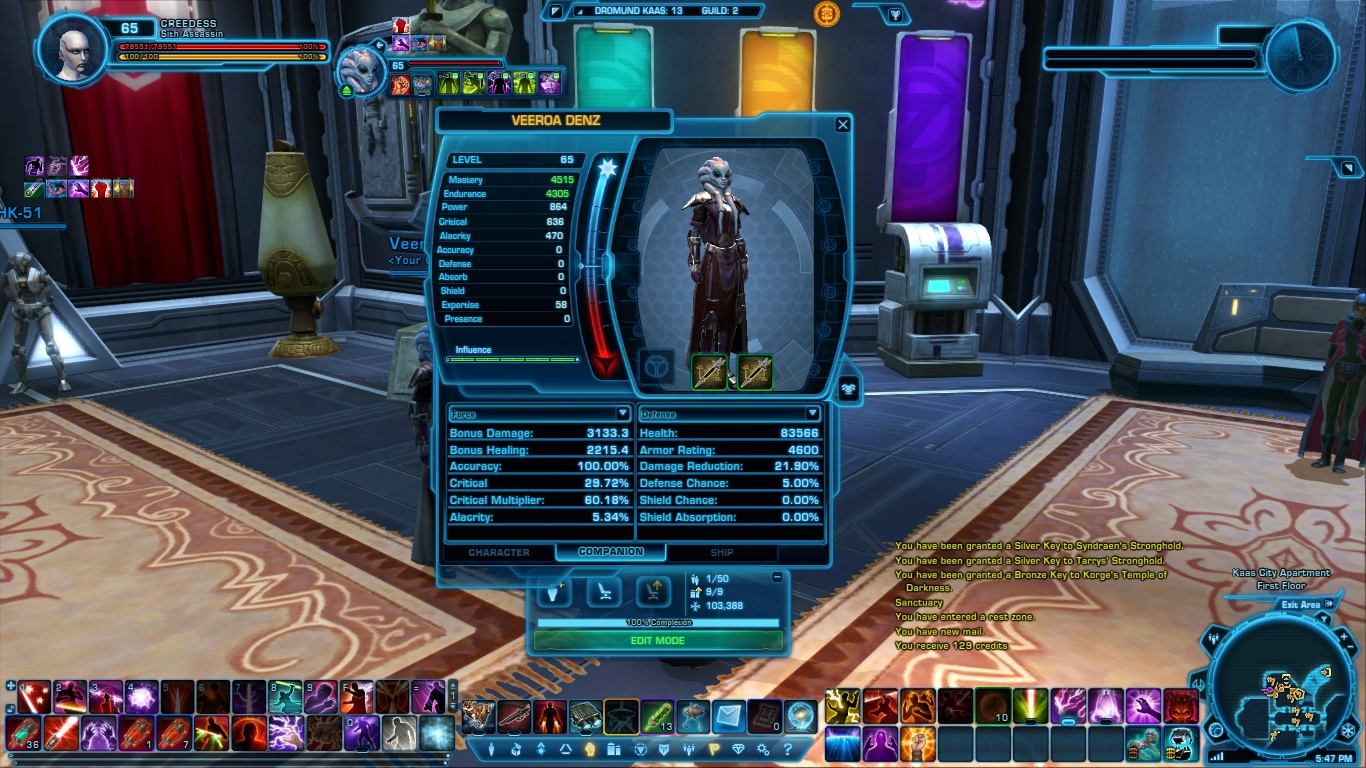Open the mail envelope icon
Image resolution: width=1366 pixels, height=768 pixels.
(729, 717)
